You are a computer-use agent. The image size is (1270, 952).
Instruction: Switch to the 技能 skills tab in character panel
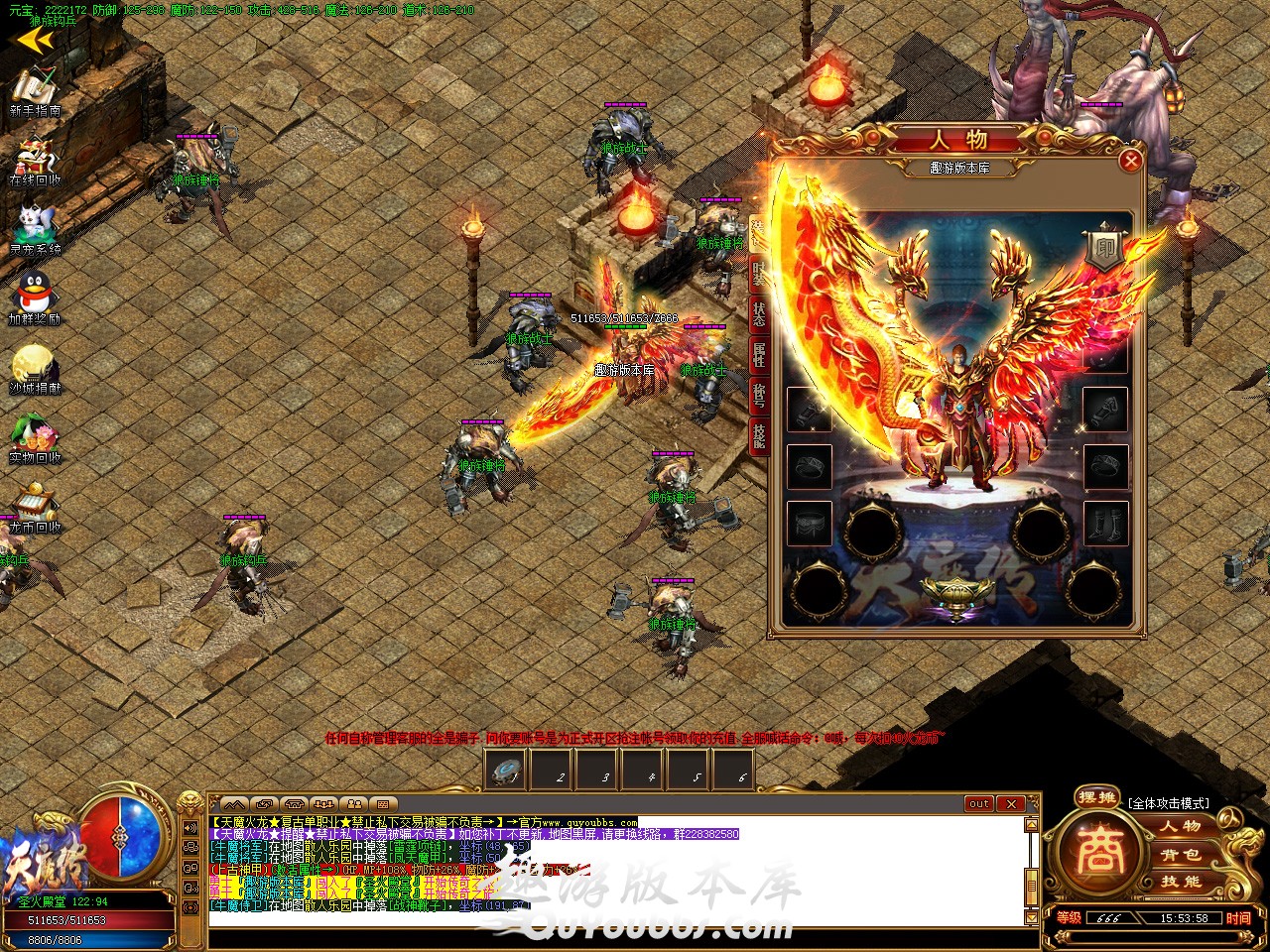coord(759,436)
